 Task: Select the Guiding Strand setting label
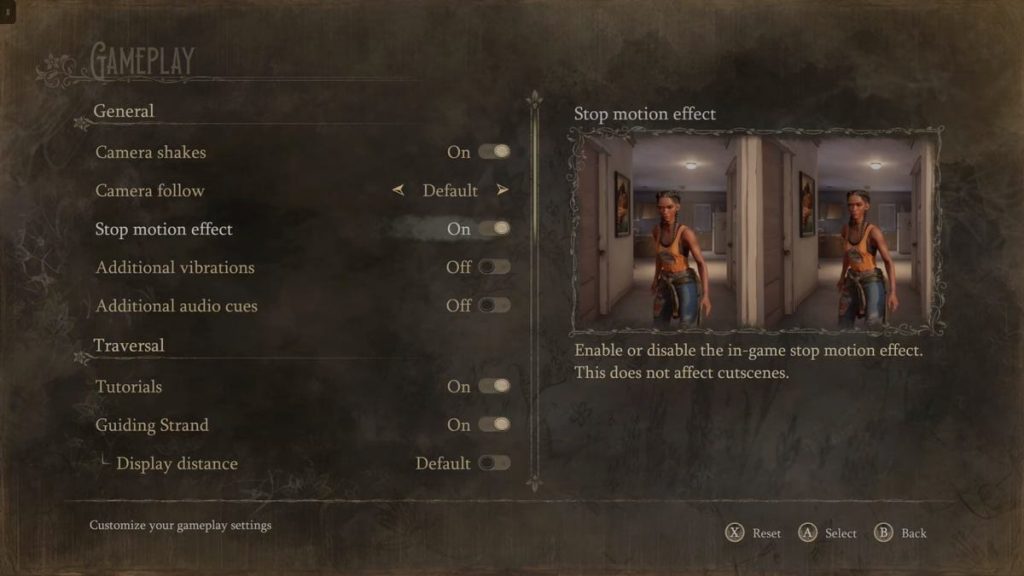pos(151,425)
